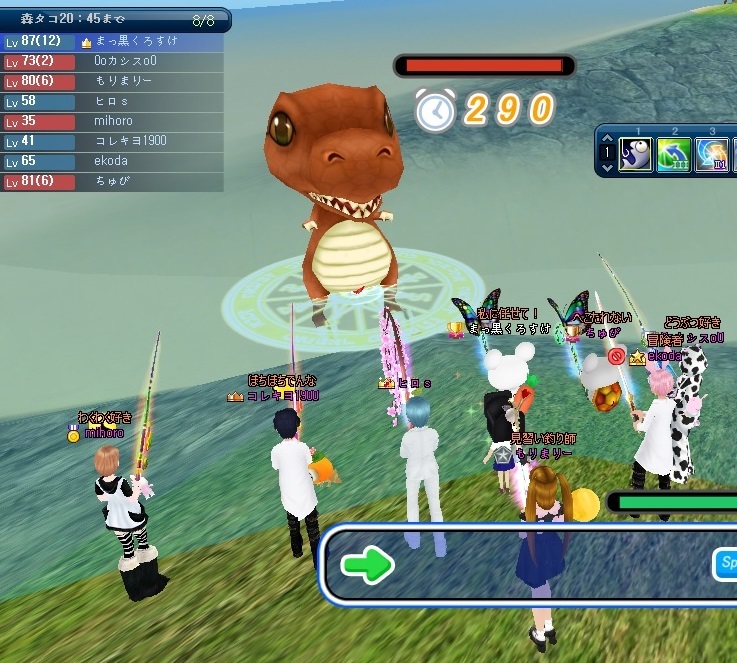The image size is (737, 663).
Task: Switch to next skill bar page (down arrow)
Action: click(x=606, y=169)
